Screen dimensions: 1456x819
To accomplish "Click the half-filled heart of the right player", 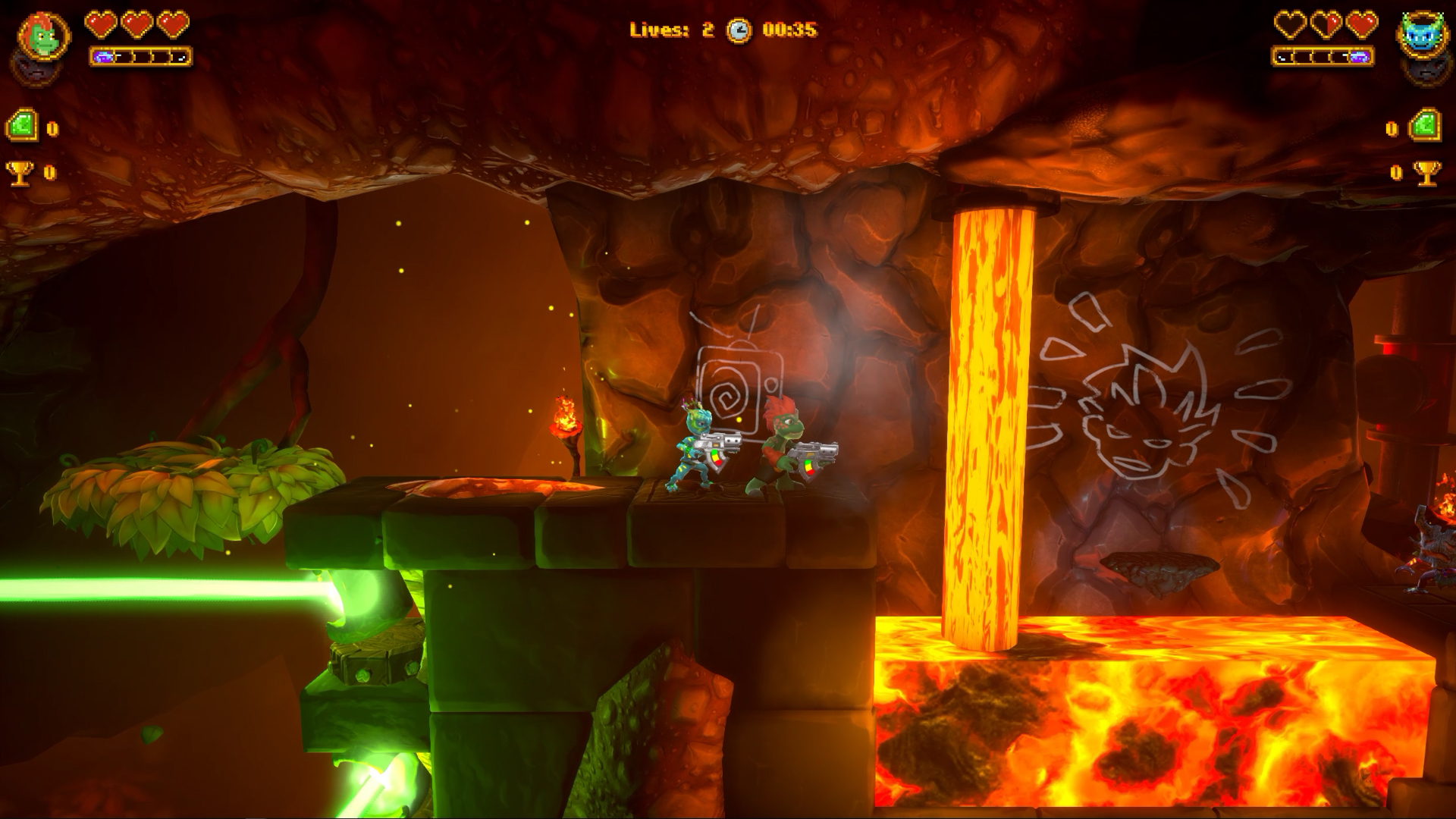I will pos(1326,24).
